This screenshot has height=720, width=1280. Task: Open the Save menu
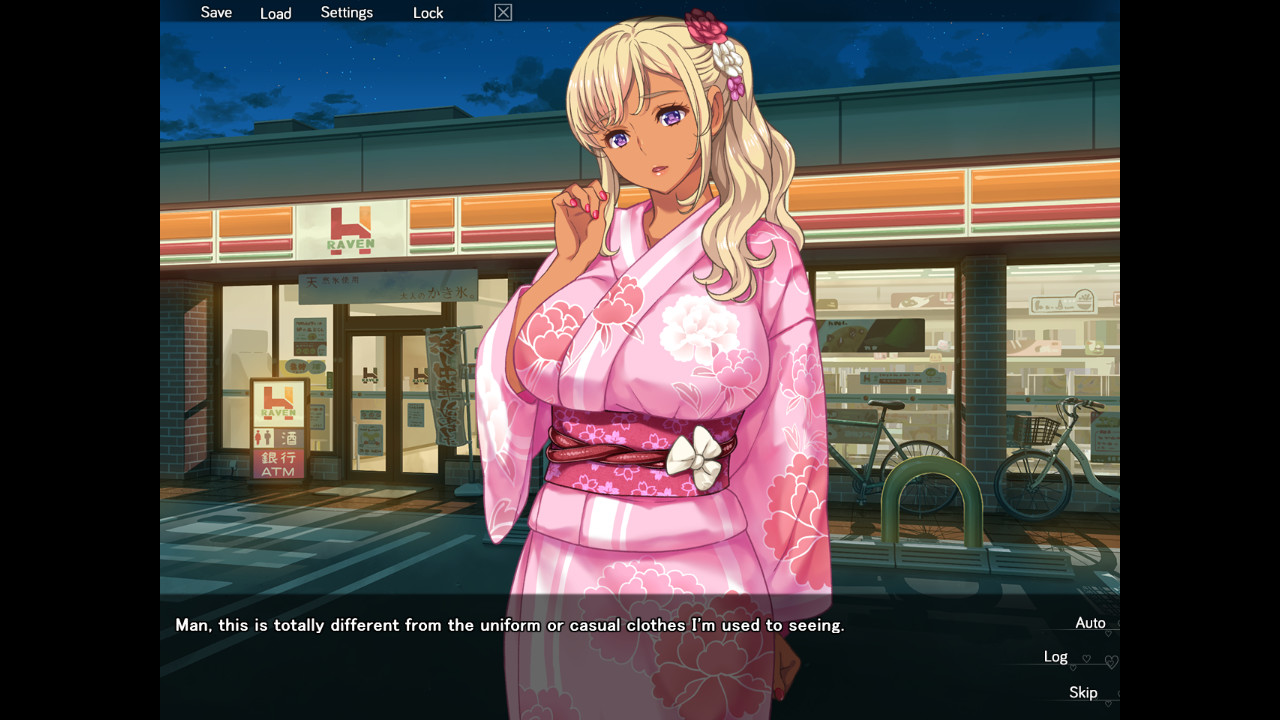pyautogui.click(x=216, y=13)
